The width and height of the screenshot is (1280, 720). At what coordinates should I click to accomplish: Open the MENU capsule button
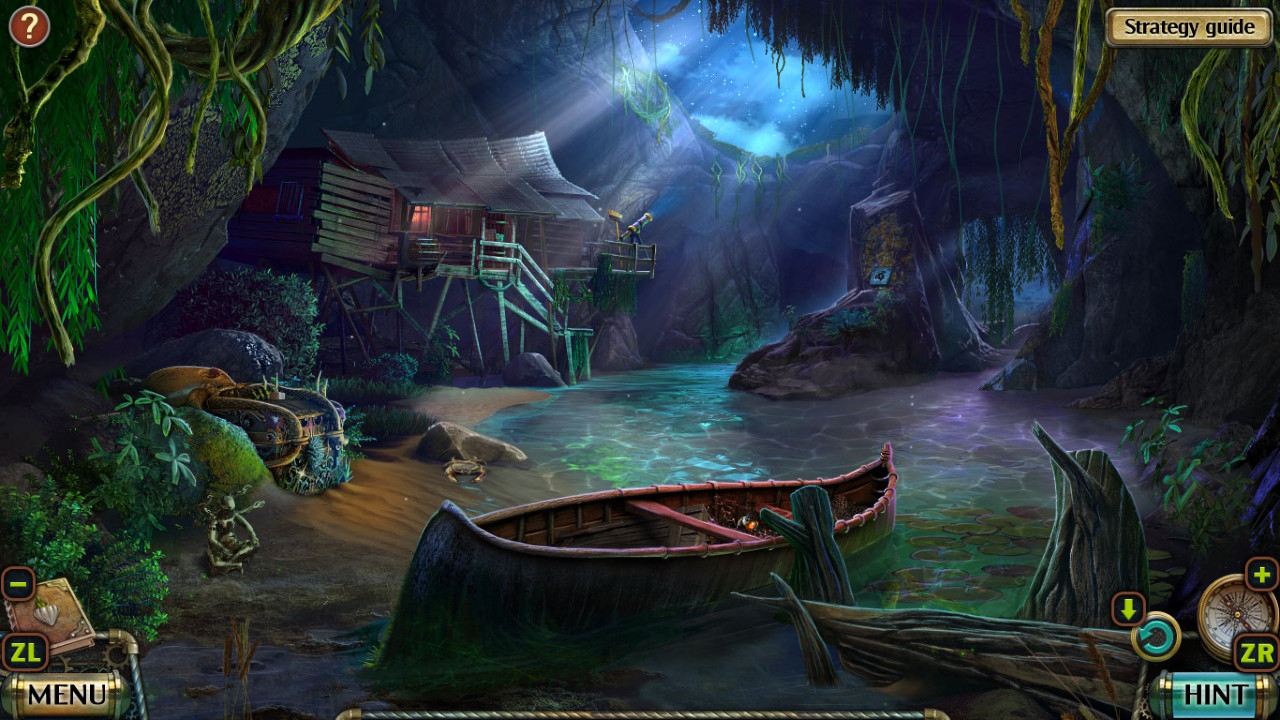point(67,692)
